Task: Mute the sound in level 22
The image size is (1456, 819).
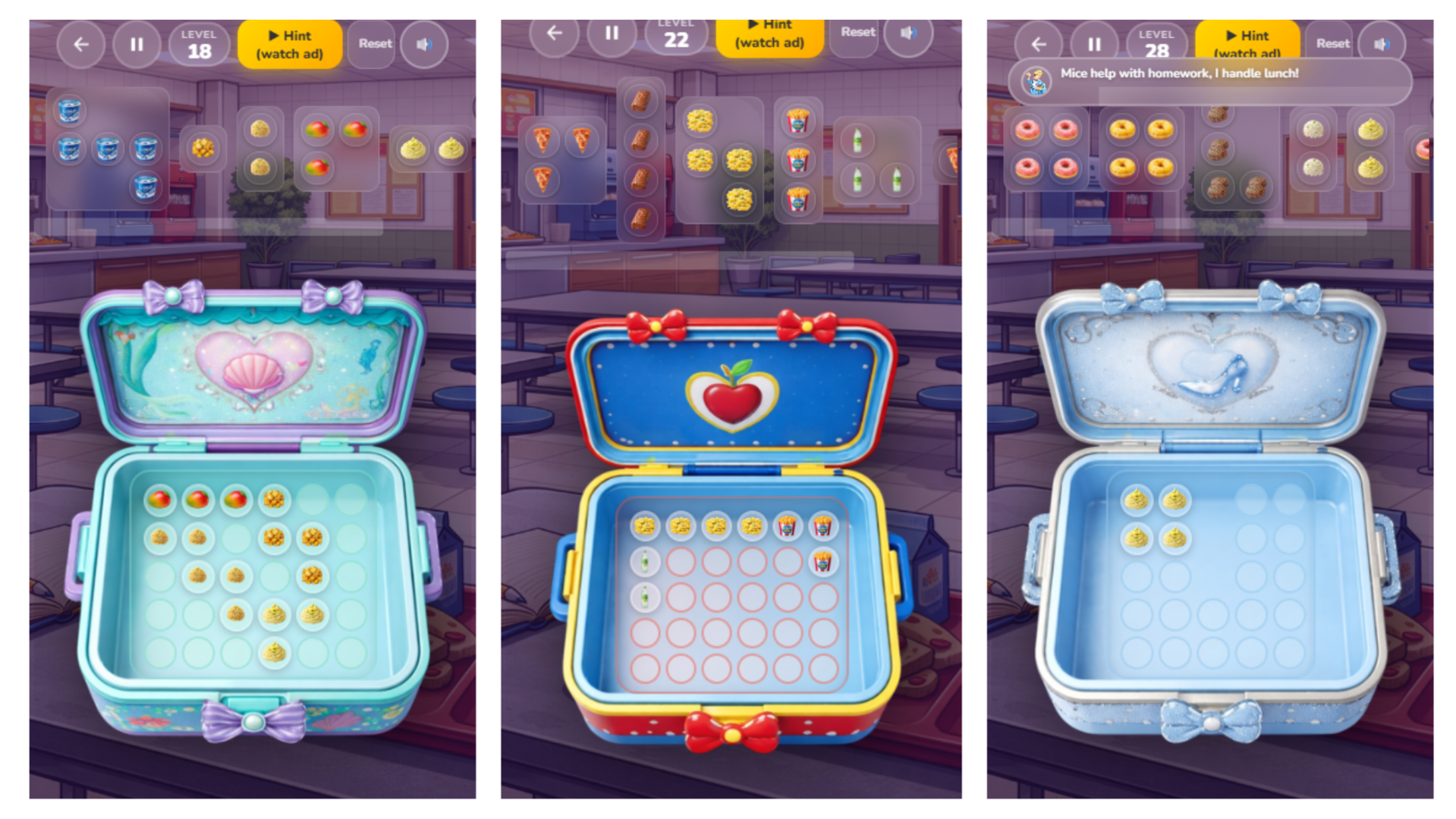Action: point(908,32)
